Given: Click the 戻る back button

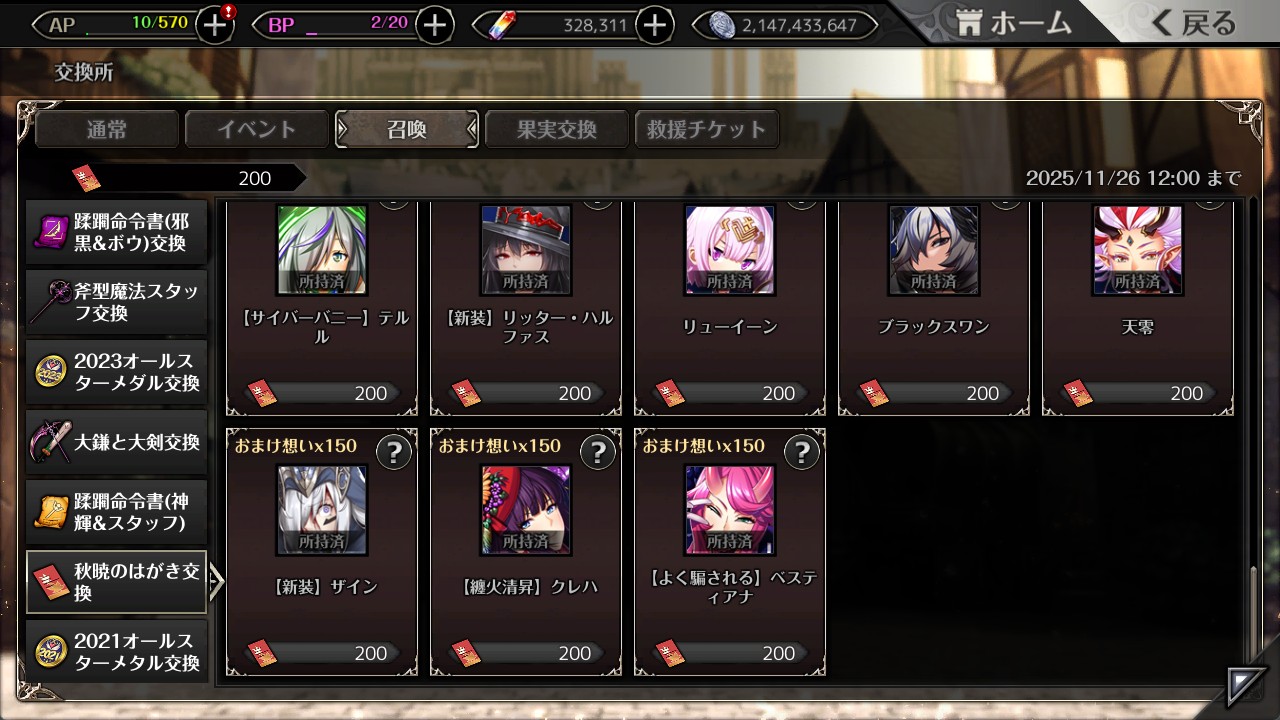Looking at the screenshot, I should 1194,24.
